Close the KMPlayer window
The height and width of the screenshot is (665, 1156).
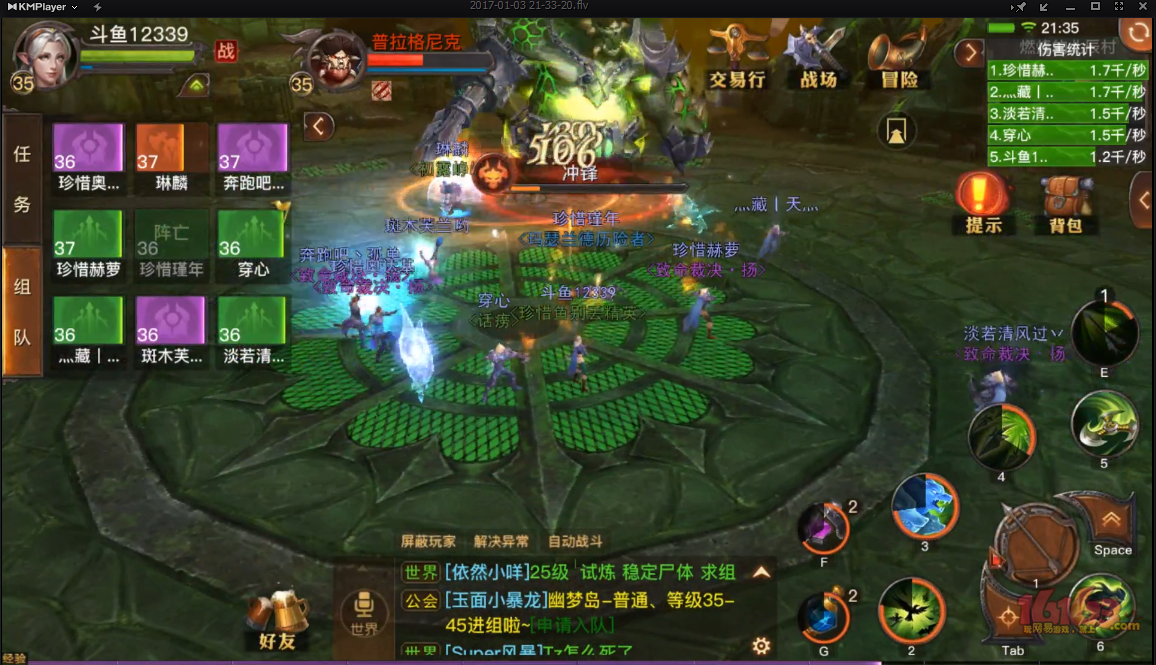(1143, 7)
